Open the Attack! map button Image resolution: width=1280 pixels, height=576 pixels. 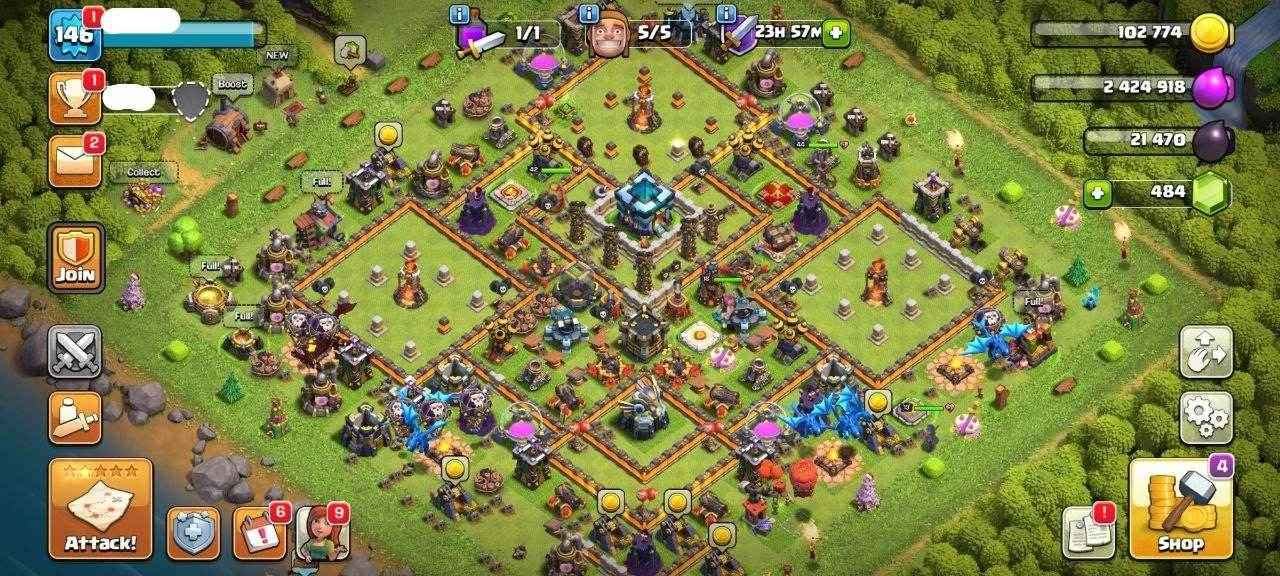(x=100, y=509)
